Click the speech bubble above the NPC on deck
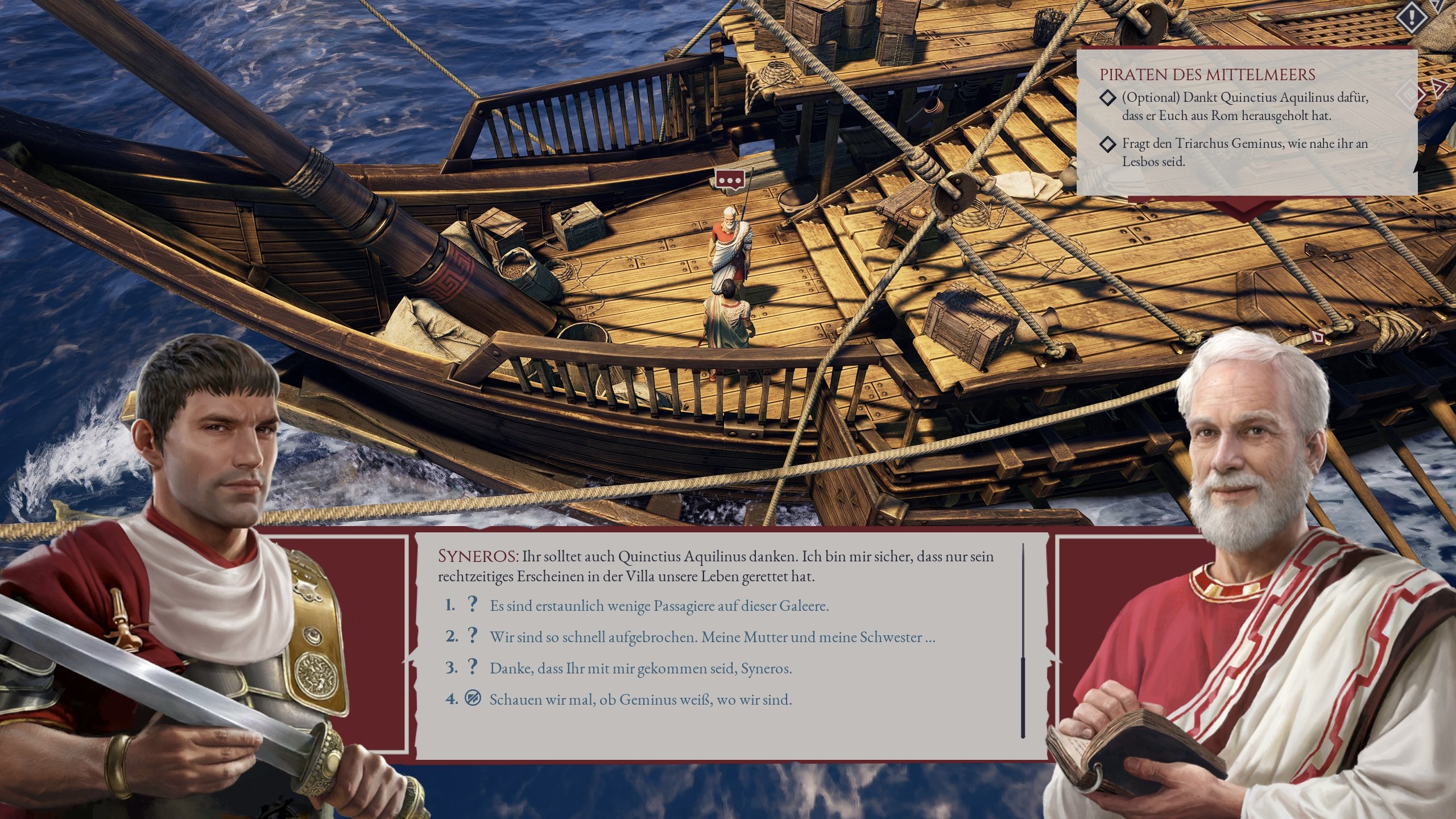1456x819 pixels. [730, 179]
